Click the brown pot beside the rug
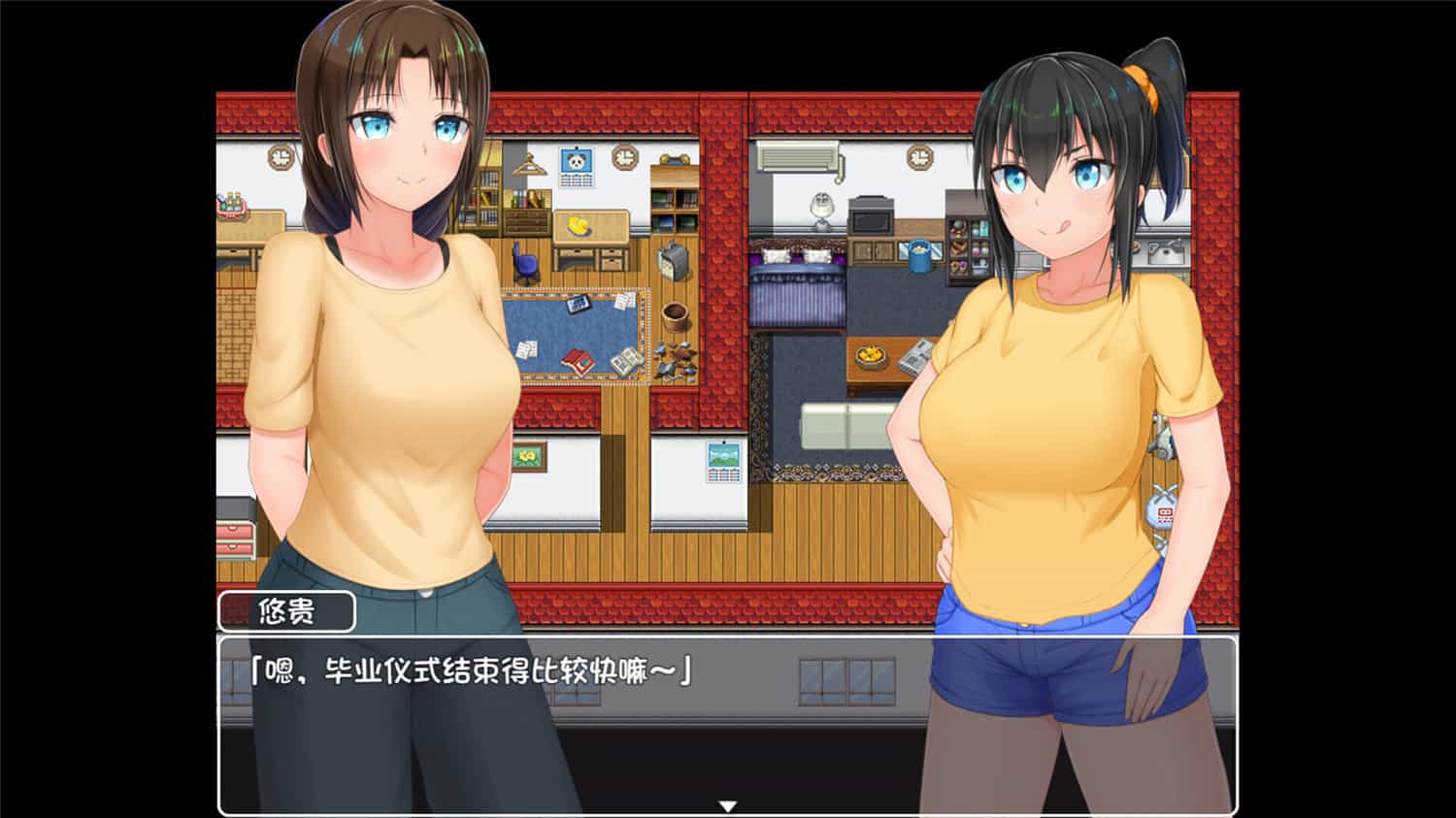 [676, 318]
